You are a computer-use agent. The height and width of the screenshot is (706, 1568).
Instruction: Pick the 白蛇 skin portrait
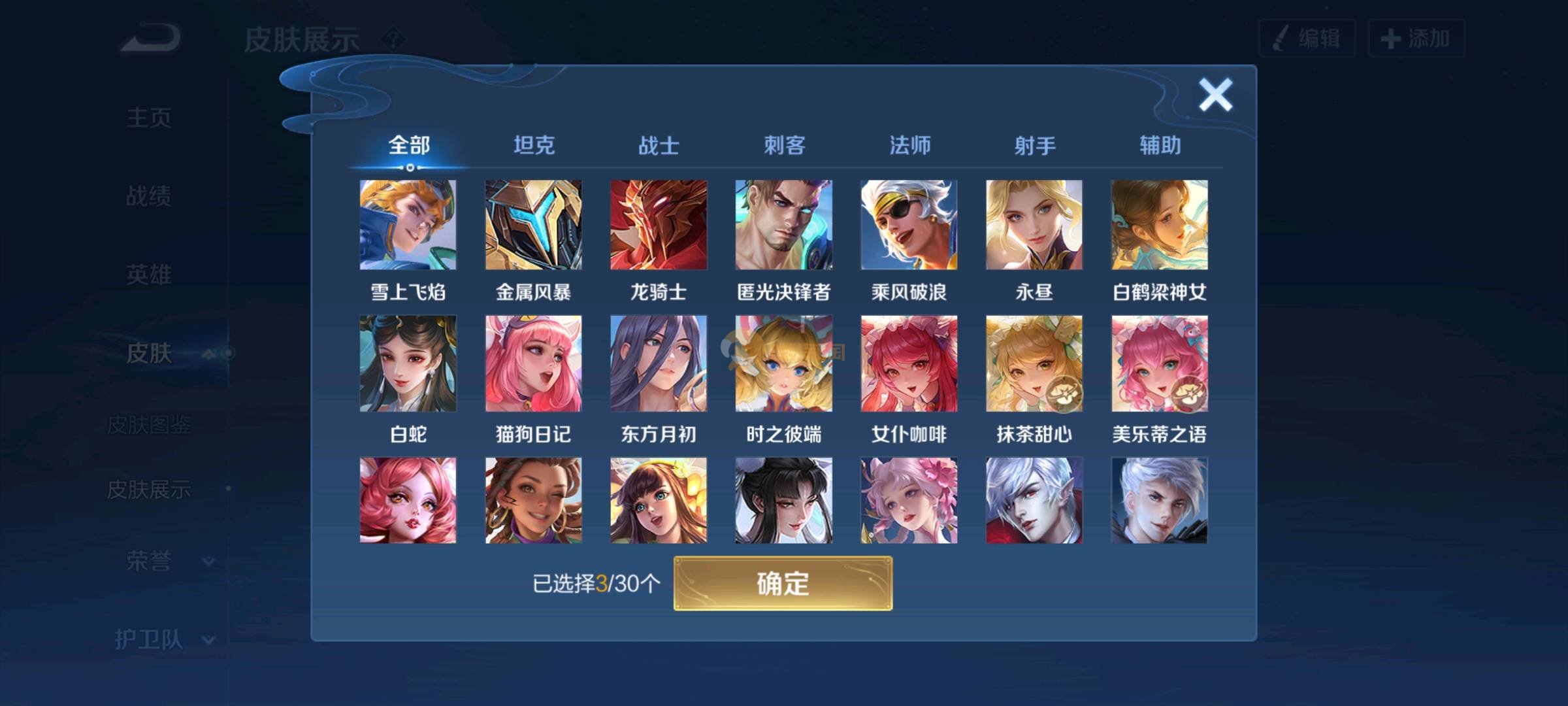(x=408, y=363)
